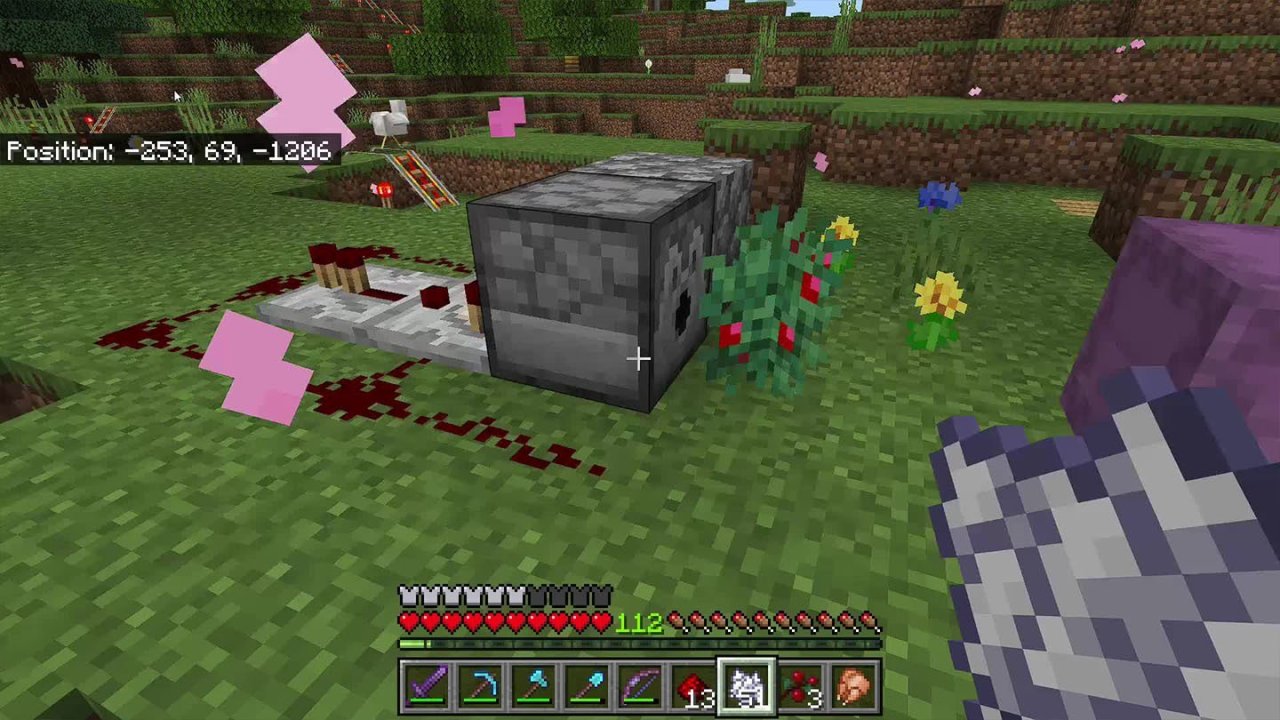Click the first heart in the health bar
The width and height of the screenshot is (1280, 720).
point(408,621)
